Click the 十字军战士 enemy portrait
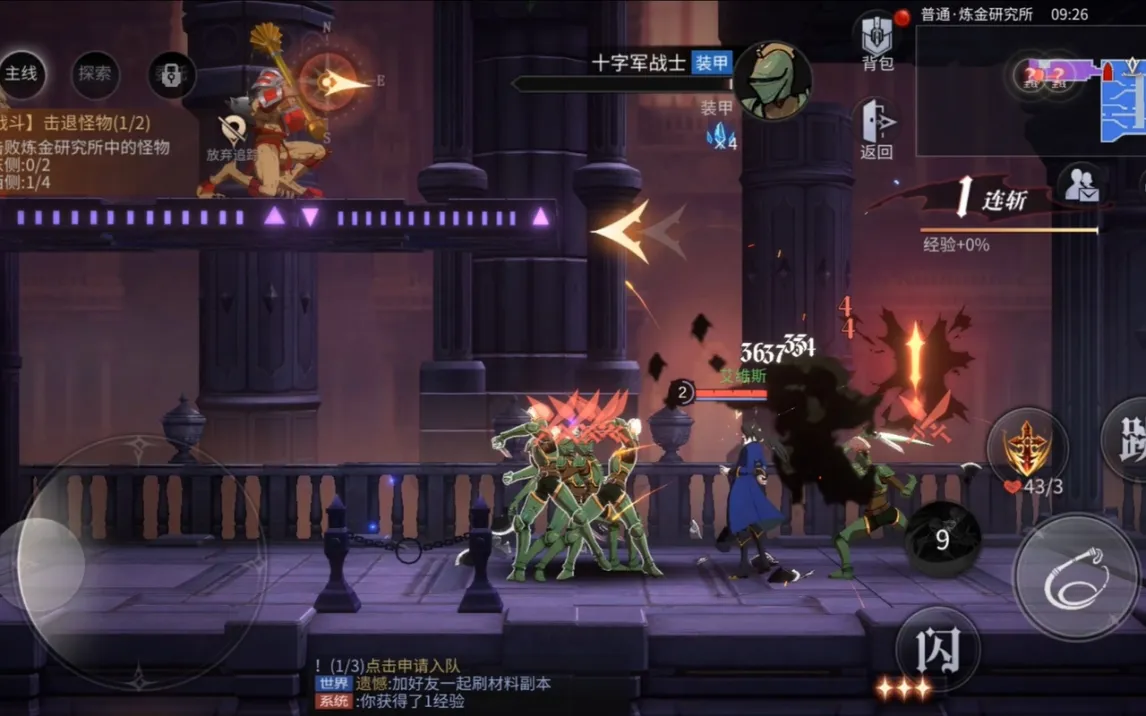This screenshot has height=716, width=1146. [771, 79]
